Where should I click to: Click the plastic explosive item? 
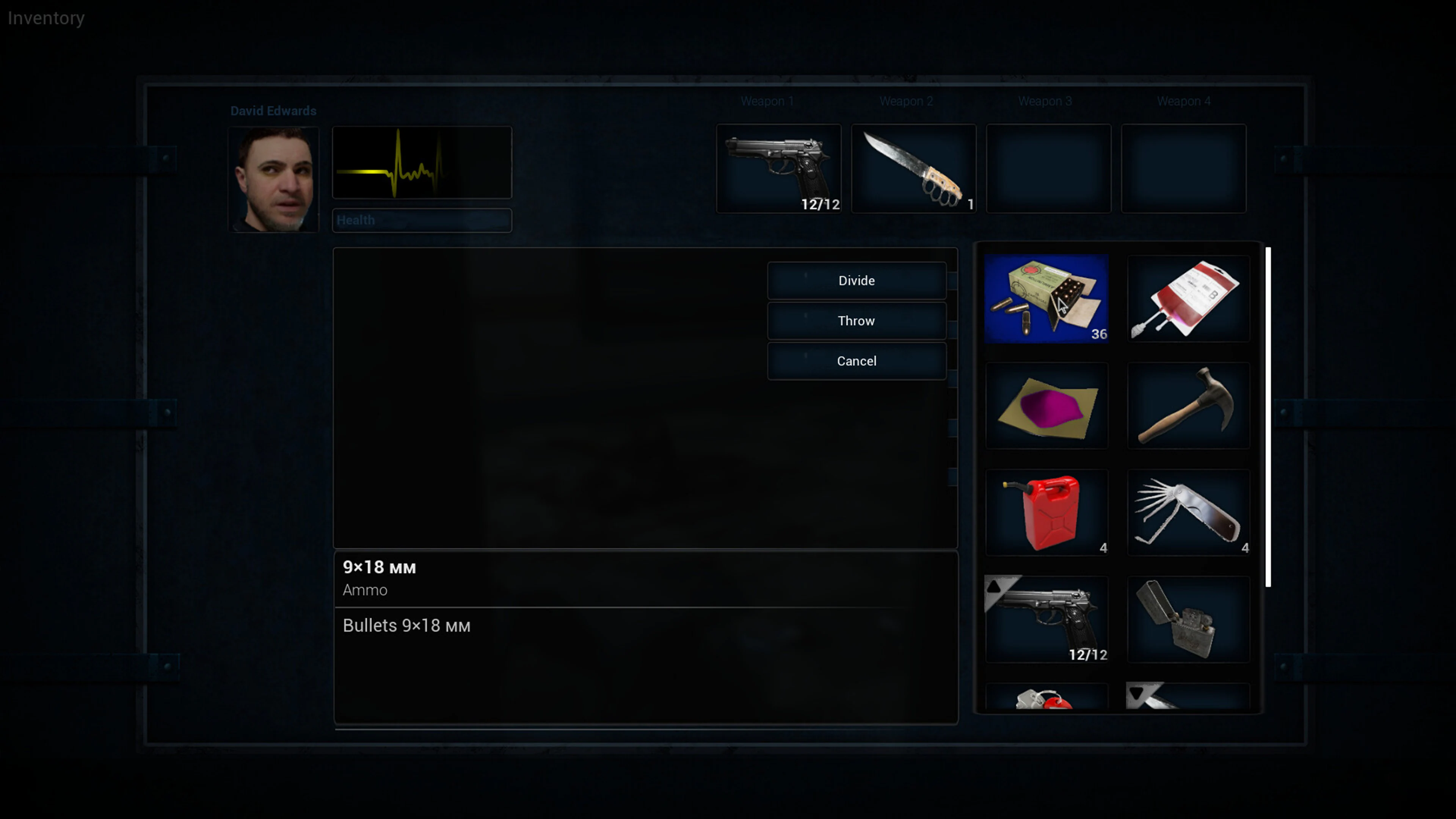click(x=1047, y=405)
